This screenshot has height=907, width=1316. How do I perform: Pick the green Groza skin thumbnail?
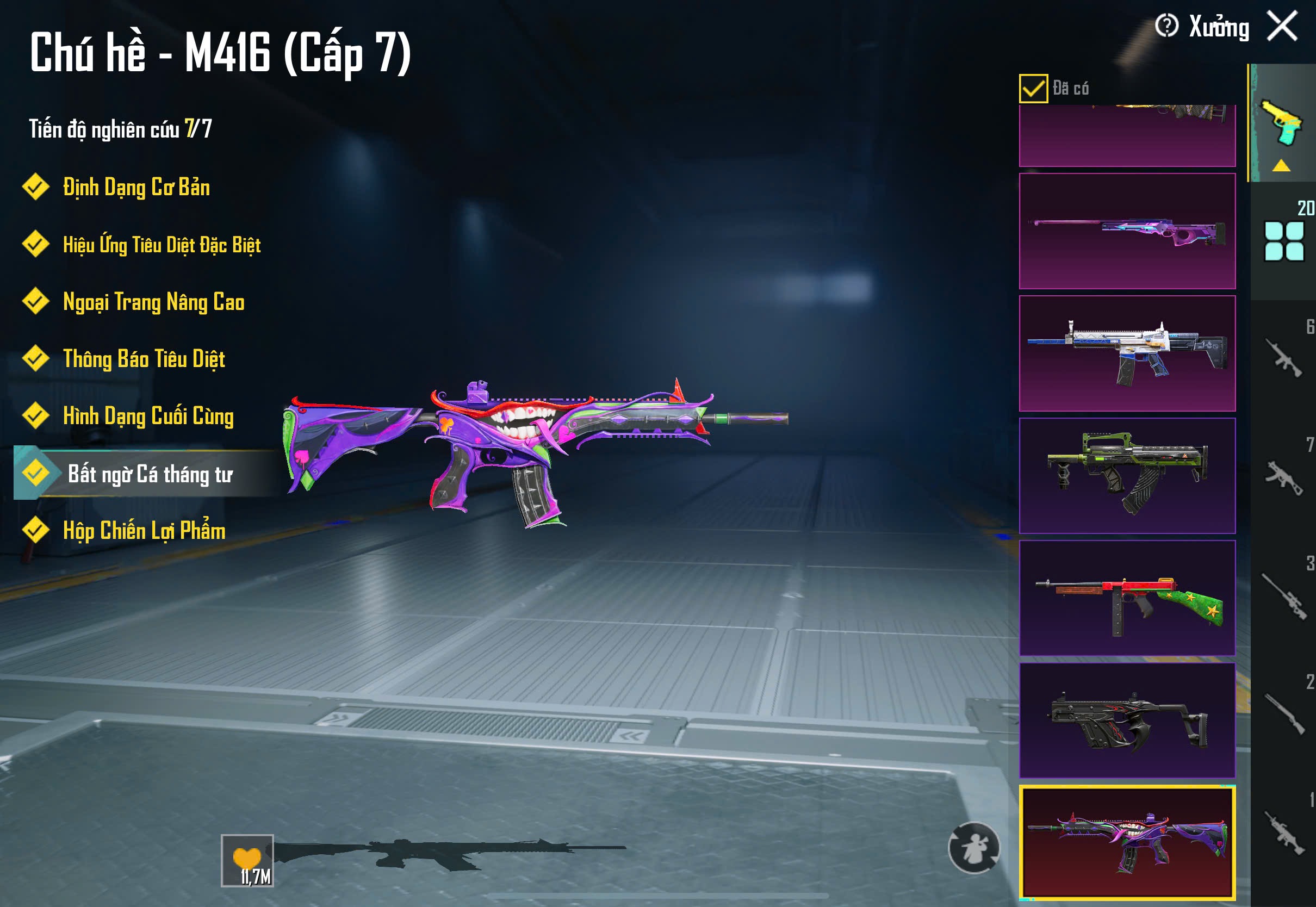coord(1127,476)
